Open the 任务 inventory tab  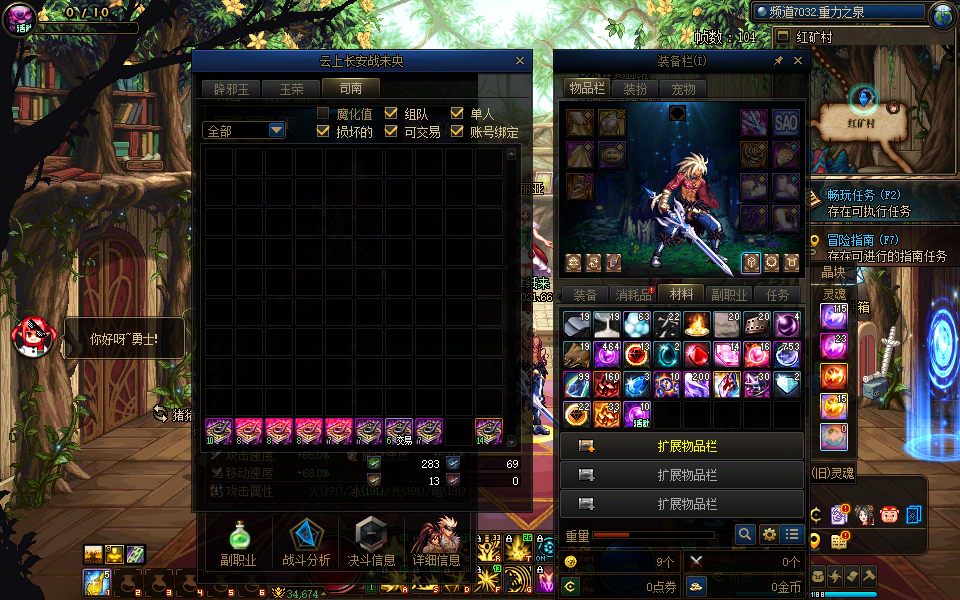click(777, 295)
